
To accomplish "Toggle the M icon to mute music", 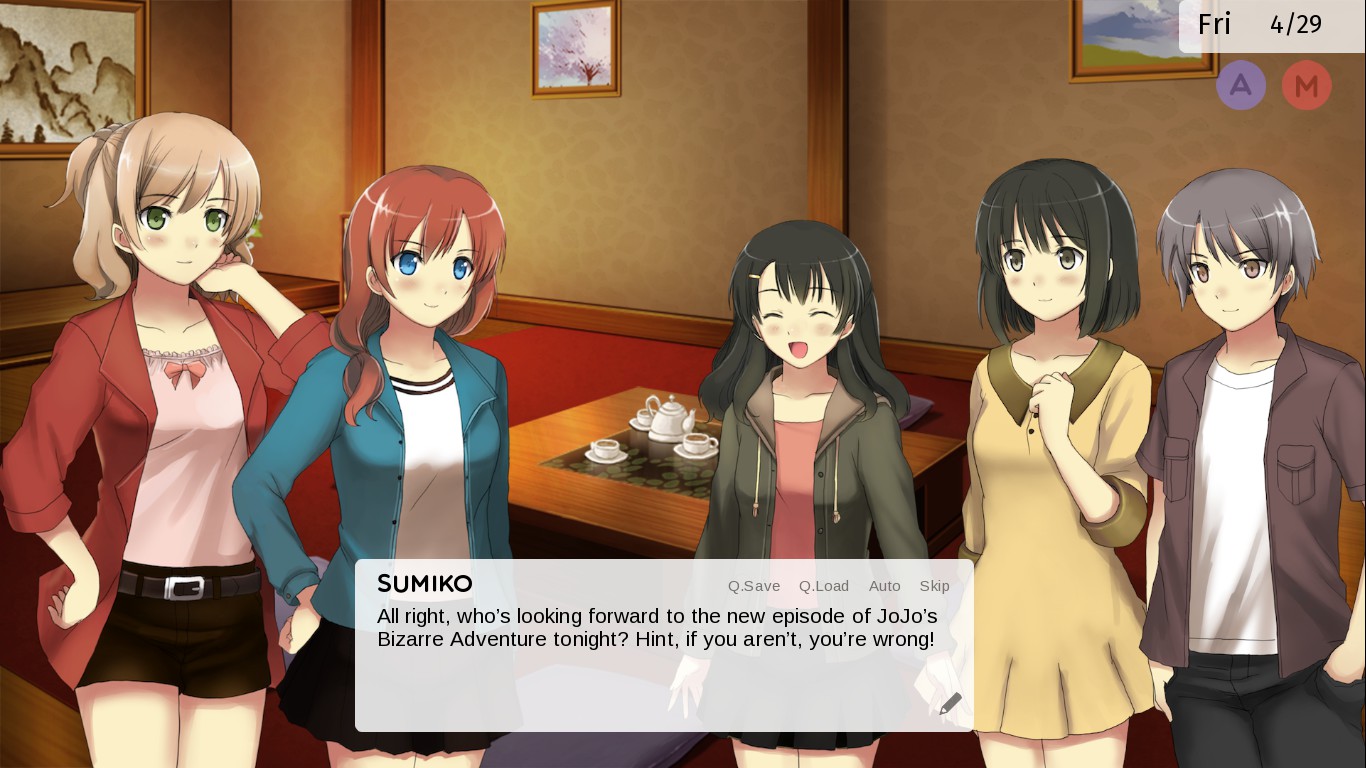I will 1307,85.
